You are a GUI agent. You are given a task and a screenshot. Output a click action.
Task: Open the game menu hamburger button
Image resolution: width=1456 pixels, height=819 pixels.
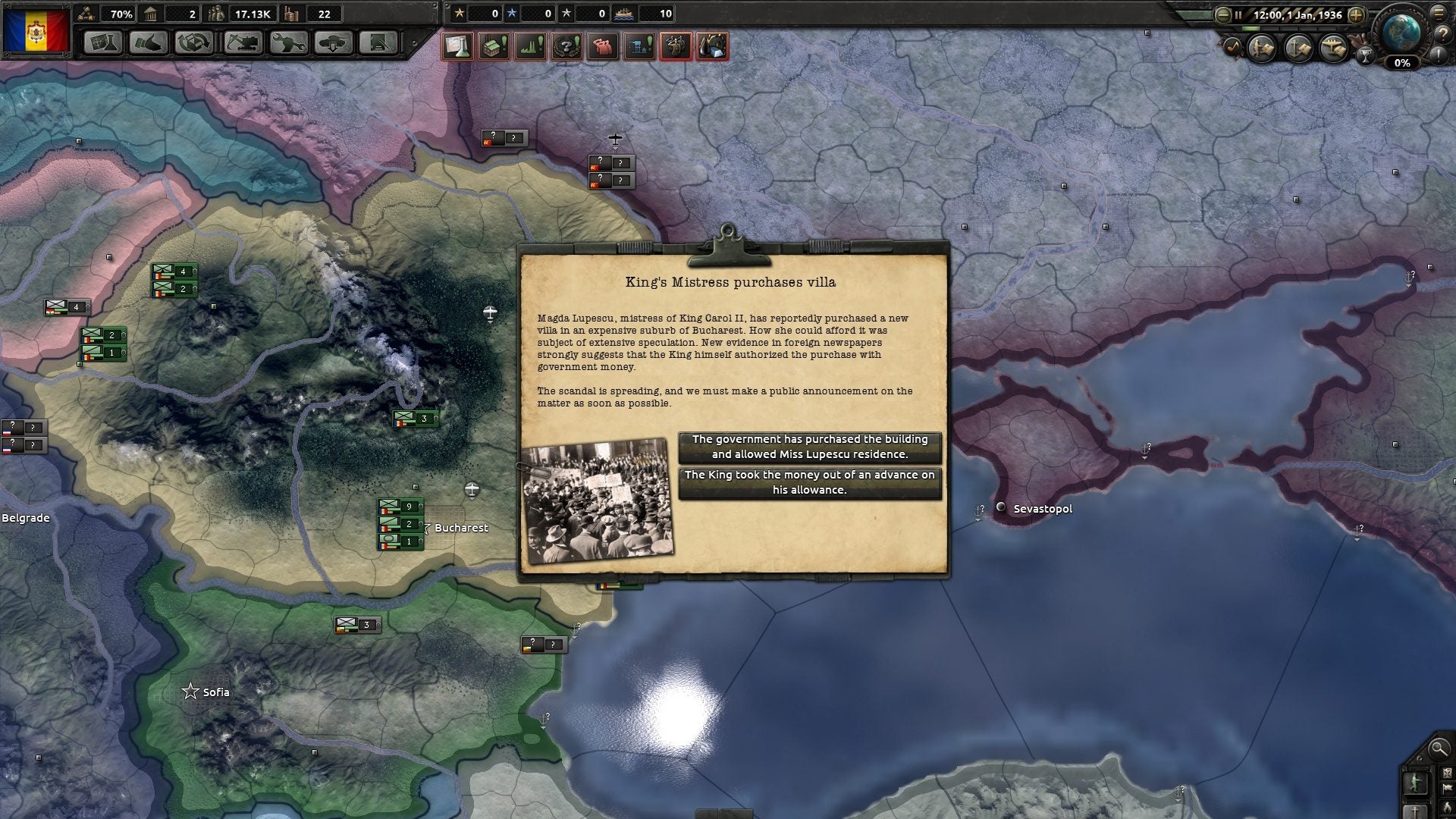(1439, 12)
